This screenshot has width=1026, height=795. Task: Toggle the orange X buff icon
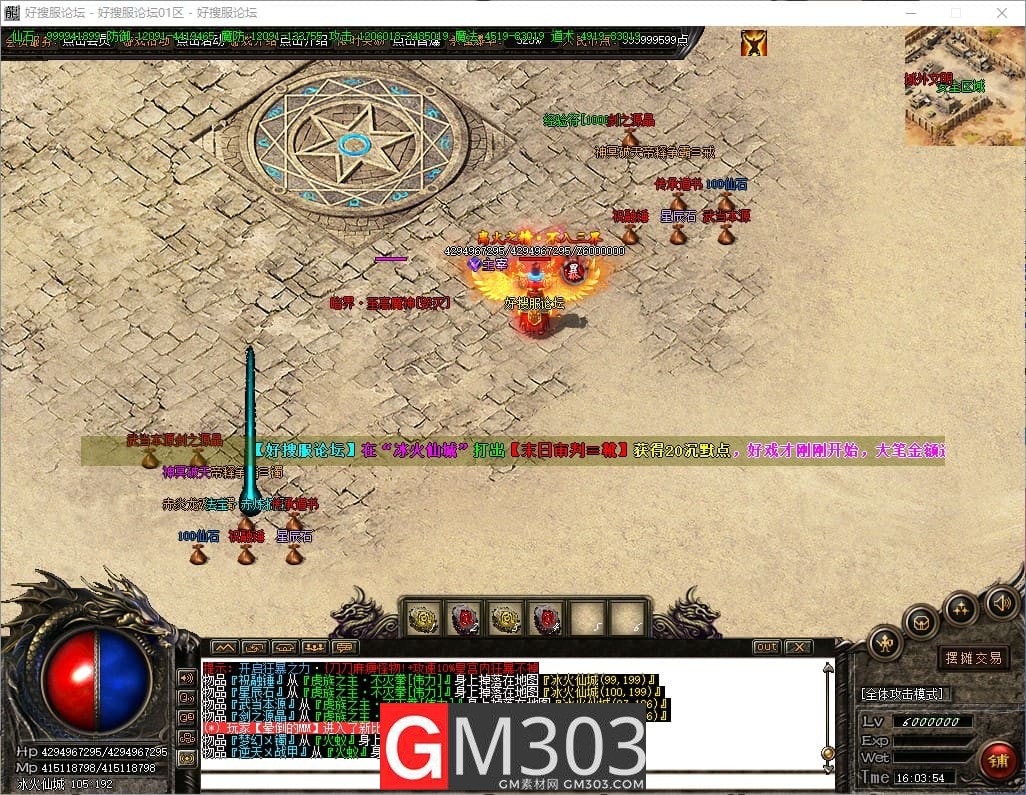click(753, 42)
